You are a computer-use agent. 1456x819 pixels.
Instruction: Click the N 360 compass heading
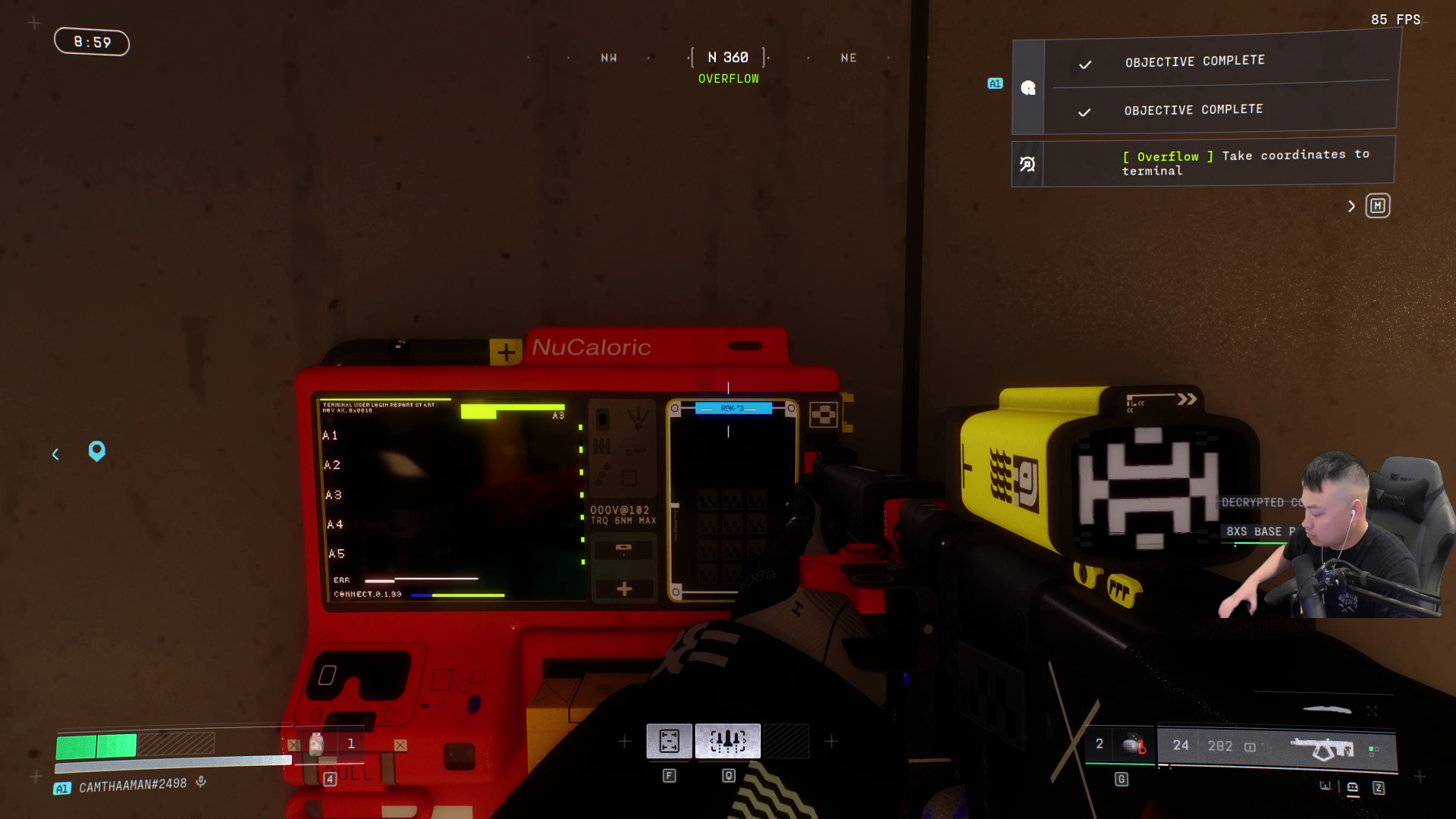click(x=728, y=58)
